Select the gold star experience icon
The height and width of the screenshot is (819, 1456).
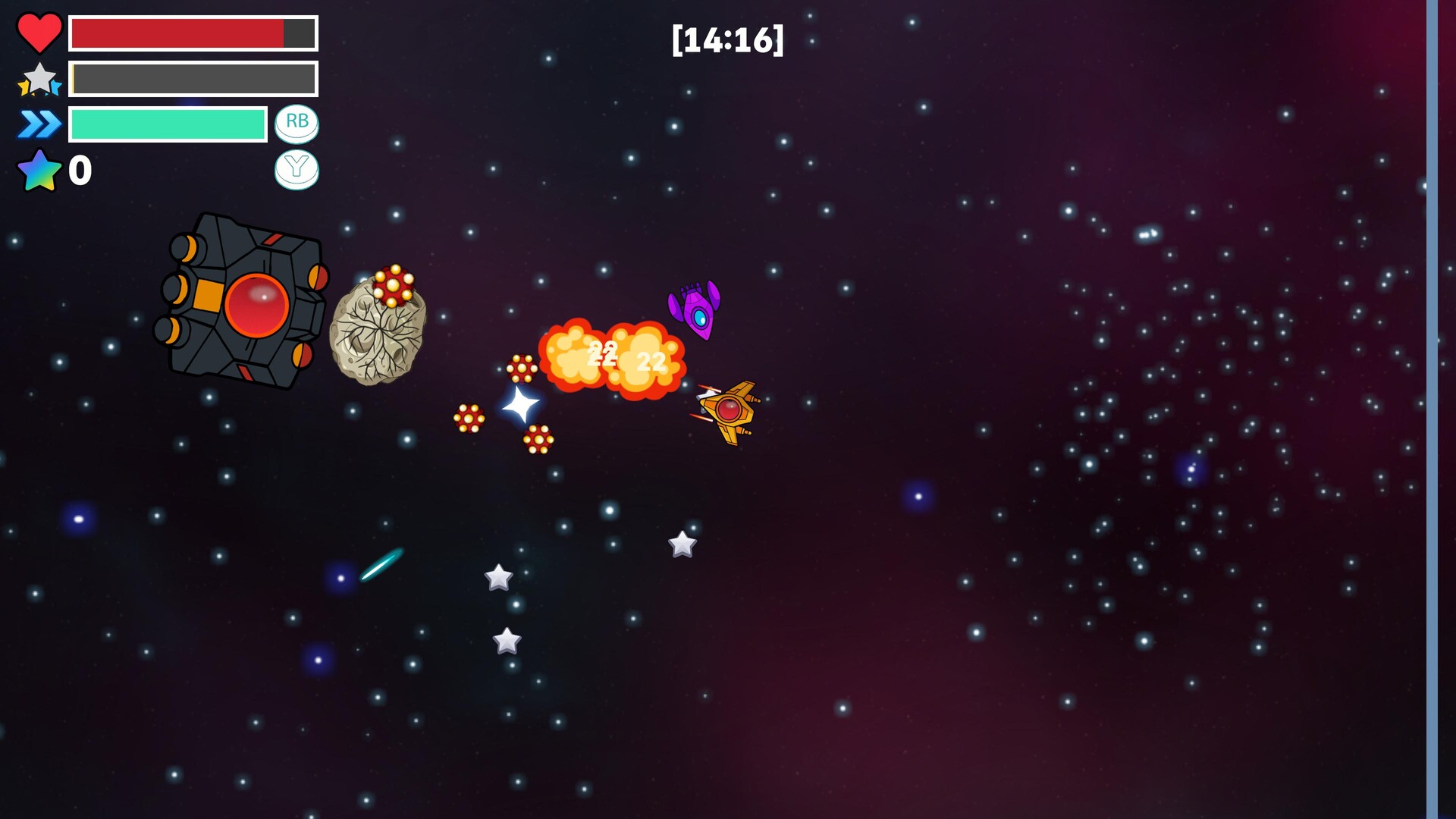coord(39,78)
